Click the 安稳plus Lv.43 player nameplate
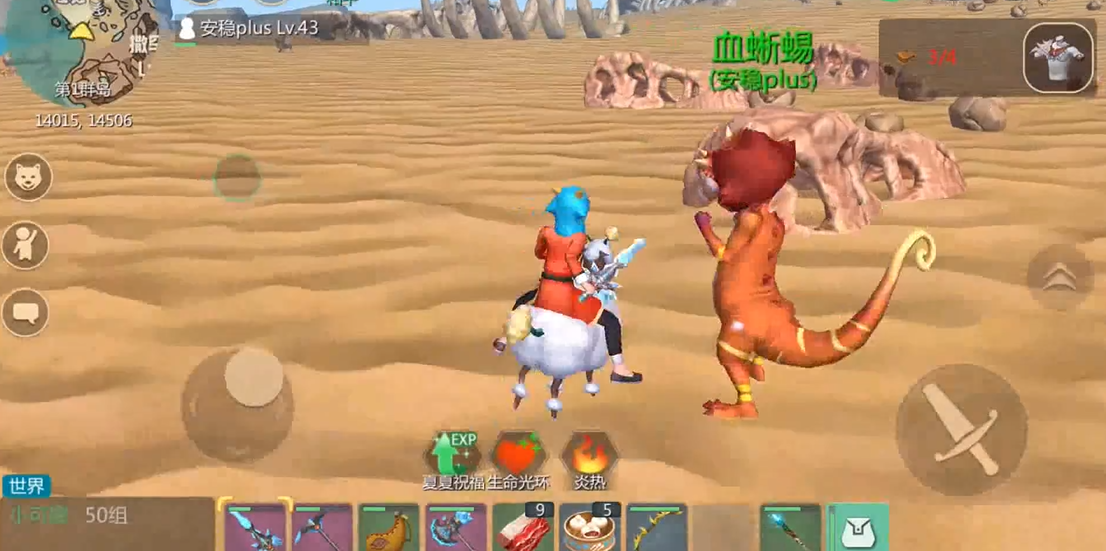Viewport: 1106px width, 551px height. [x=249, y=28]
